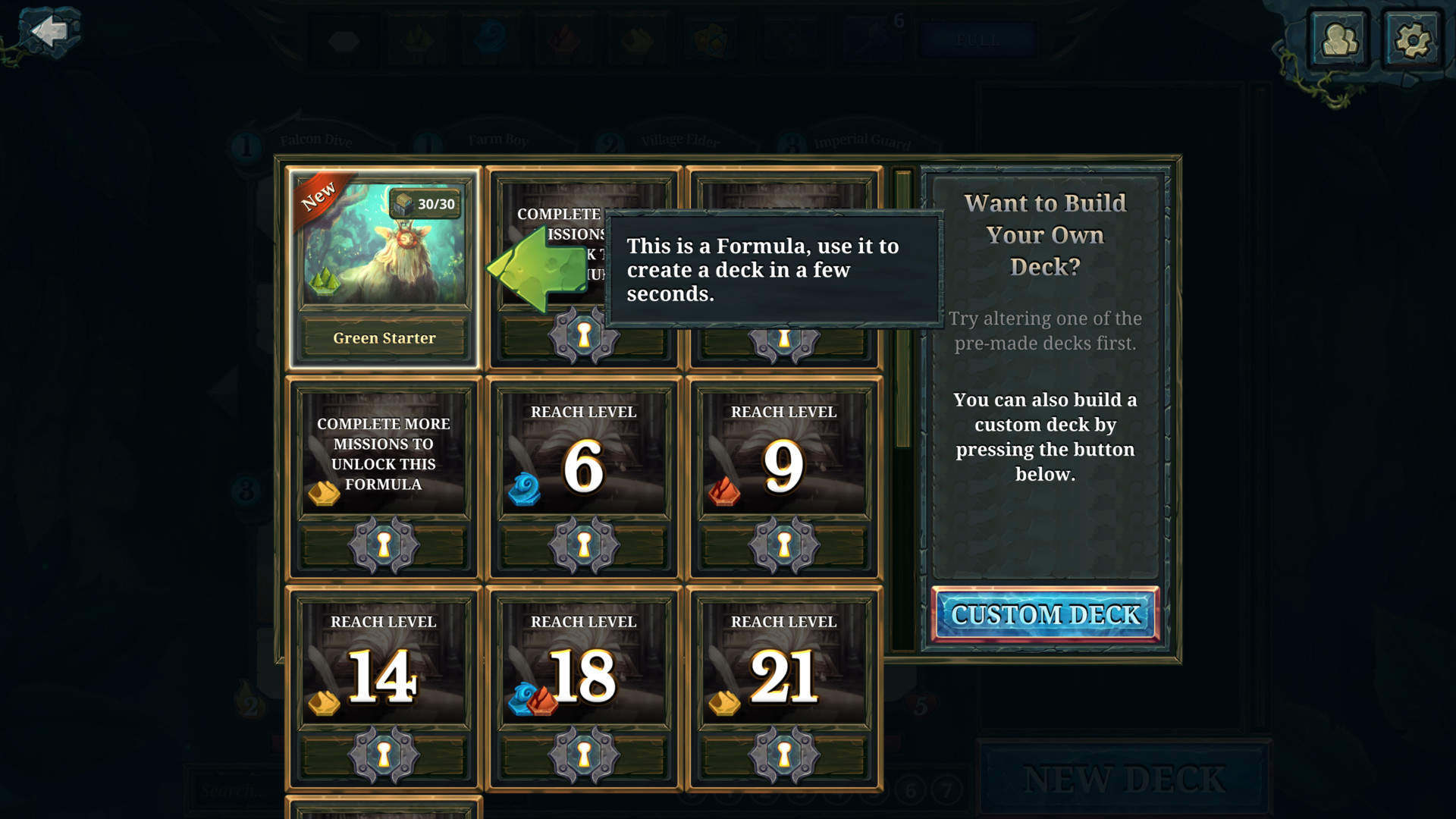Click the yellow Complete More Missions formula
Viewport: 1456px width, 819px height.
click(x=384, y=478)
